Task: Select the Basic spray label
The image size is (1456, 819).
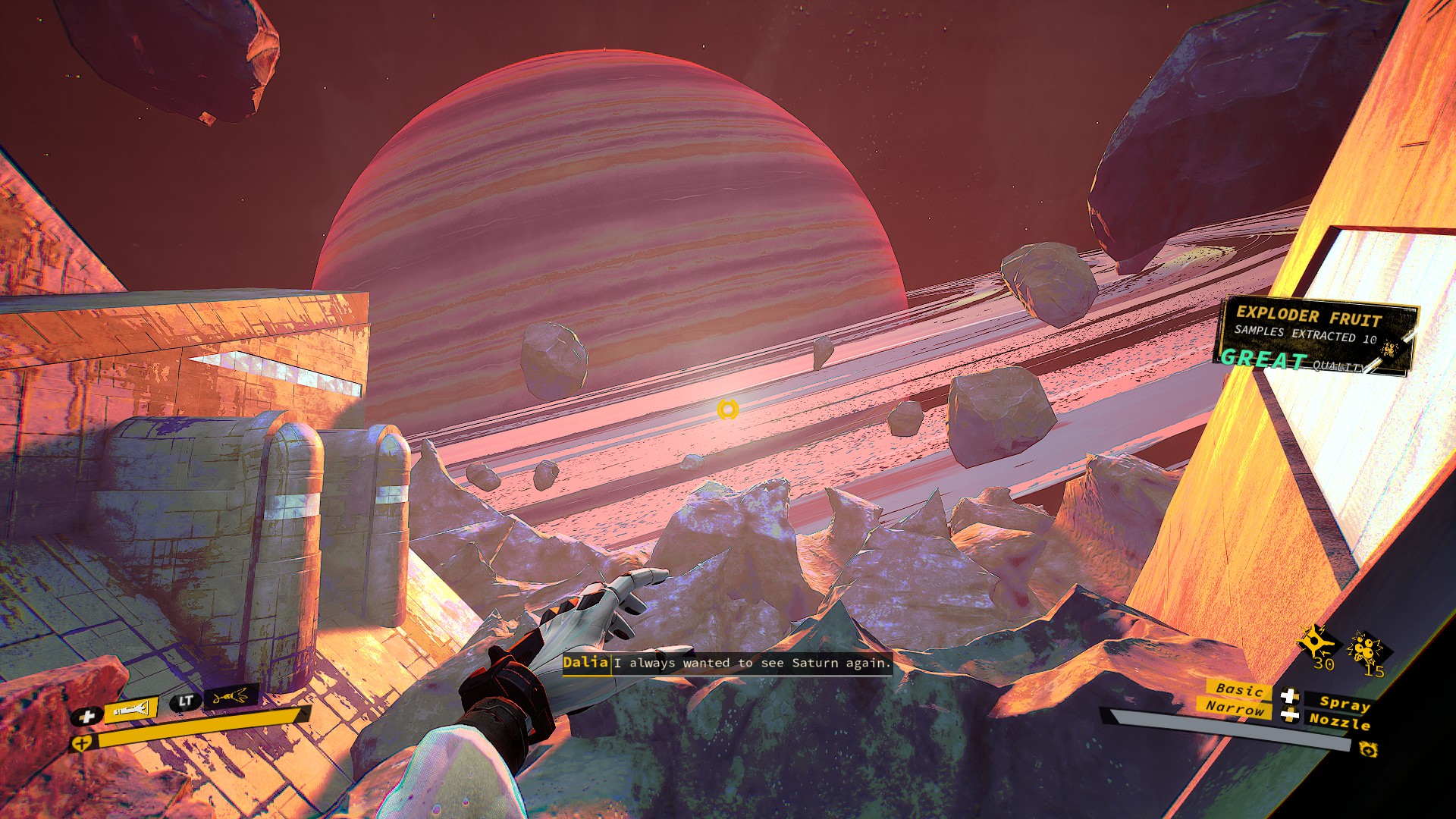Action: (x=1239, y=689)
